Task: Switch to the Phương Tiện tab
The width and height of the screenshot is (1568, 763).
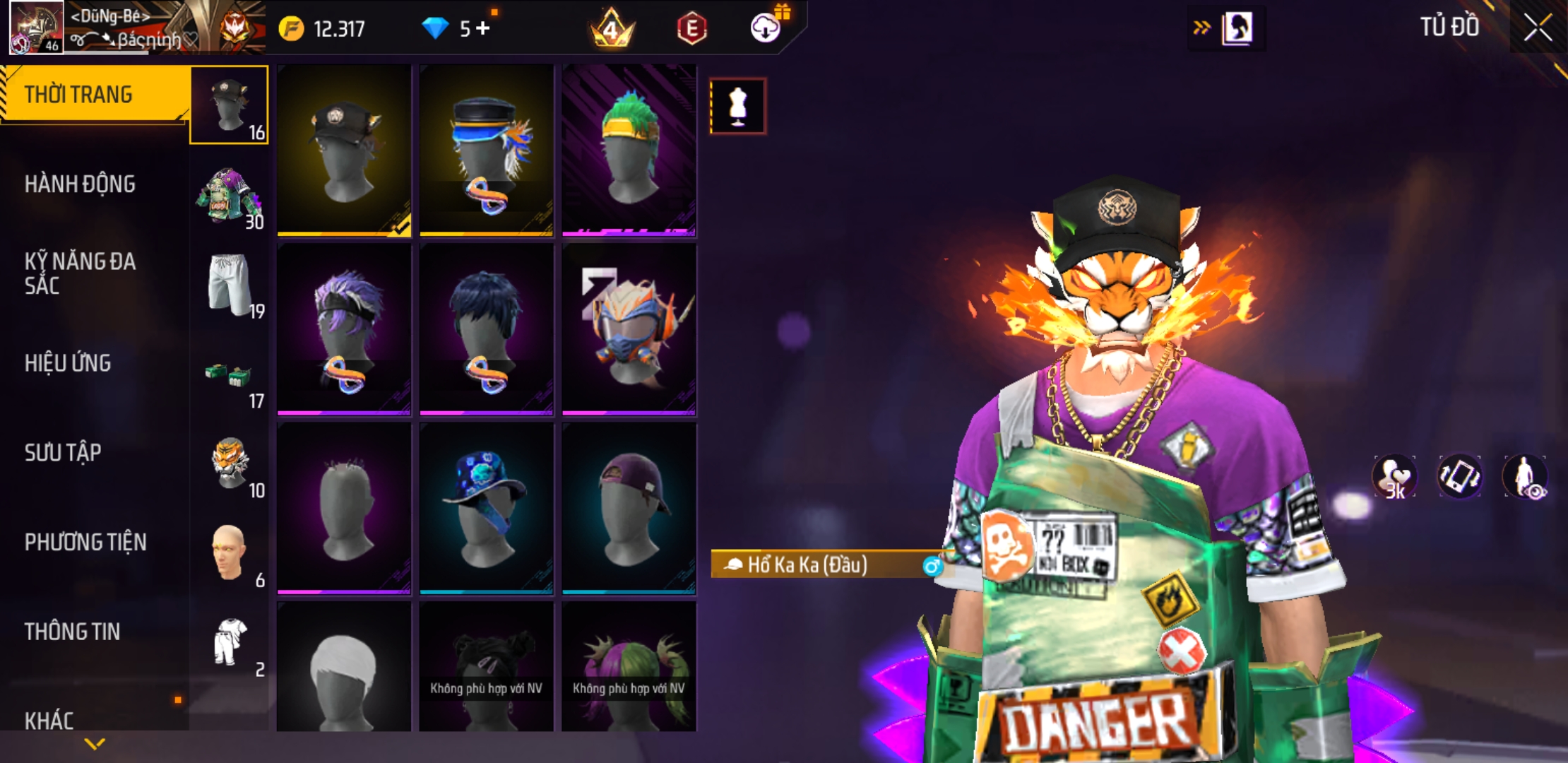Action: [x=85, y=543]
